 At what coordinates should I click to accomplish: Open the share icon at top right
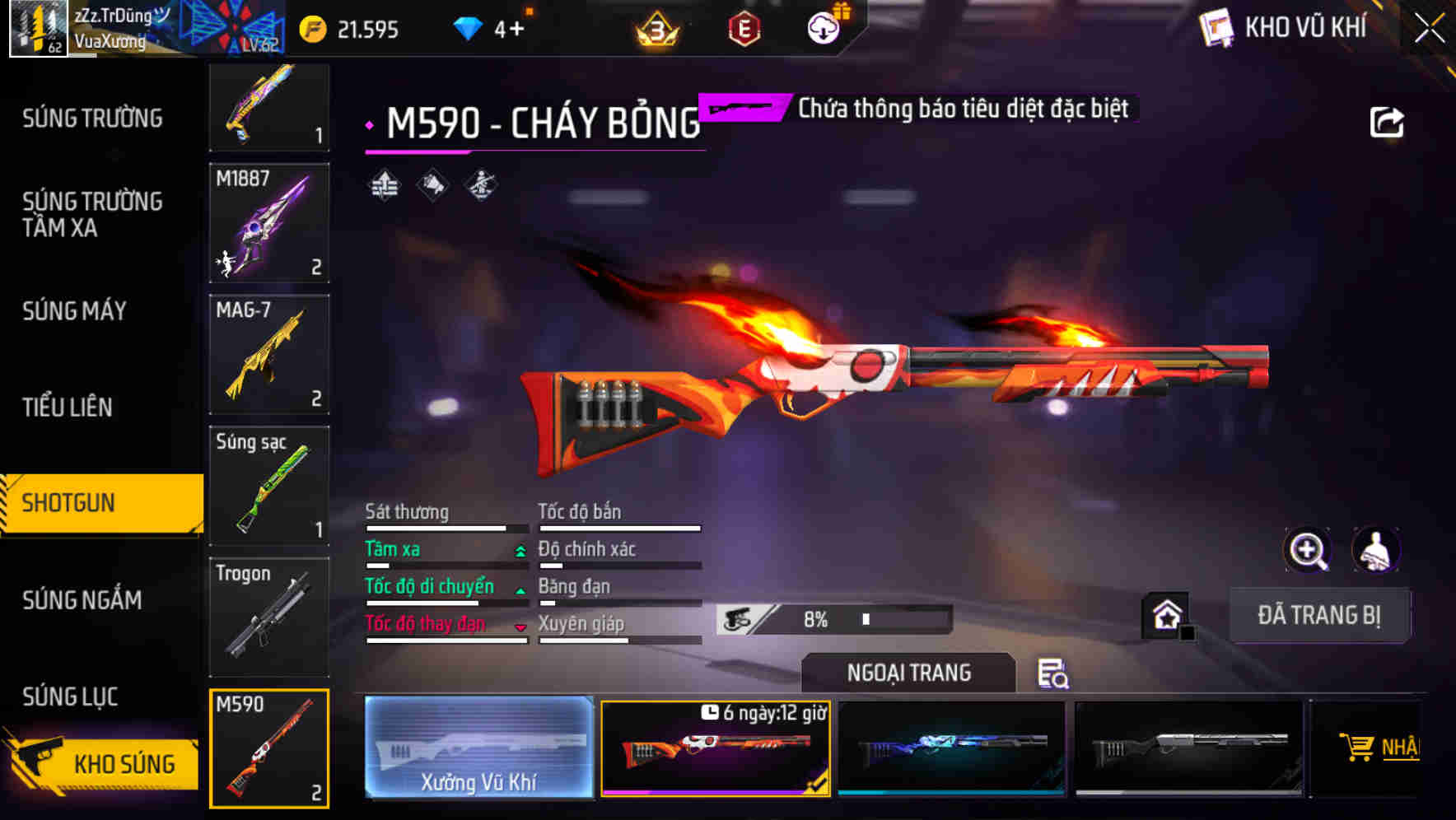[x=1388, y=120]
